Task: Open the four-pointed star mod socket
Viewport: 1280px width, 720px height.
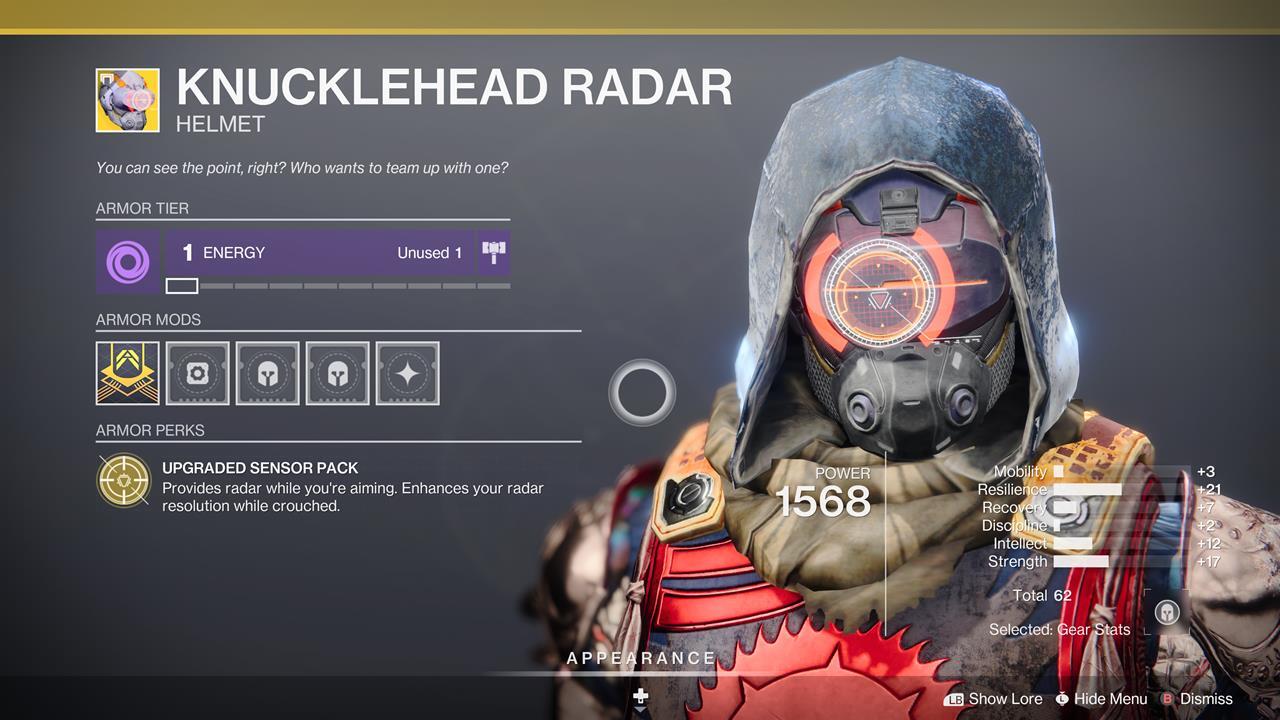Action: [407, 373]
